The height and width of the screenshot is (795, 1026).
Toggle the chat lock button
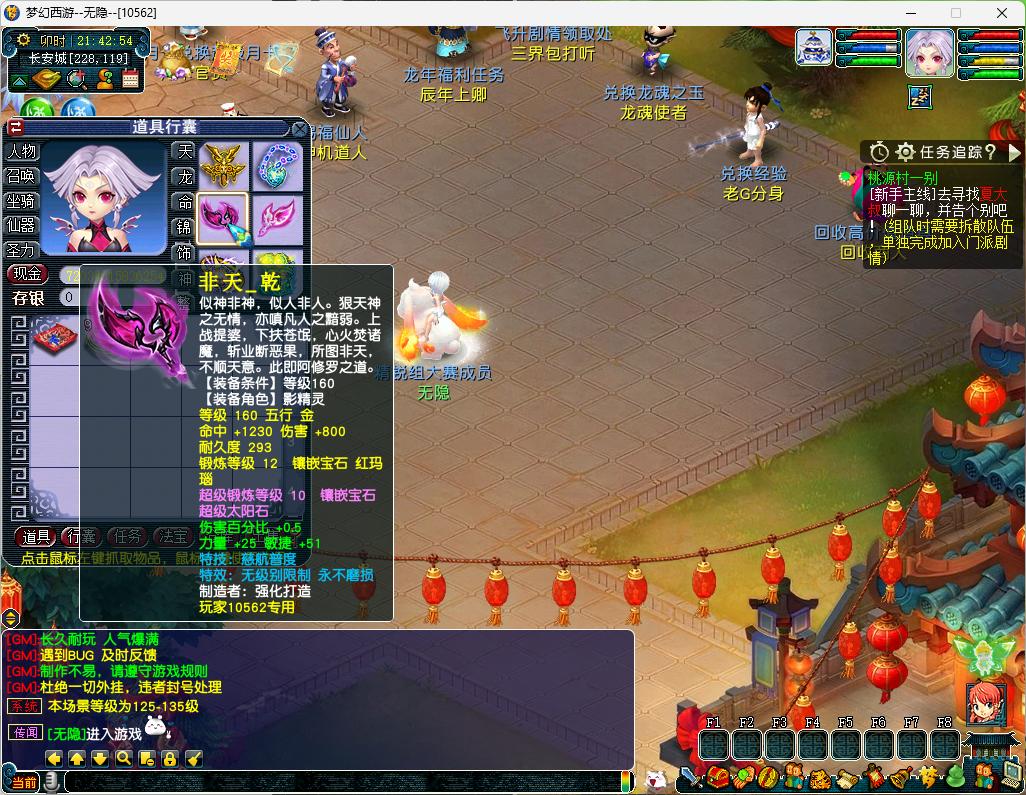point(170,759)
